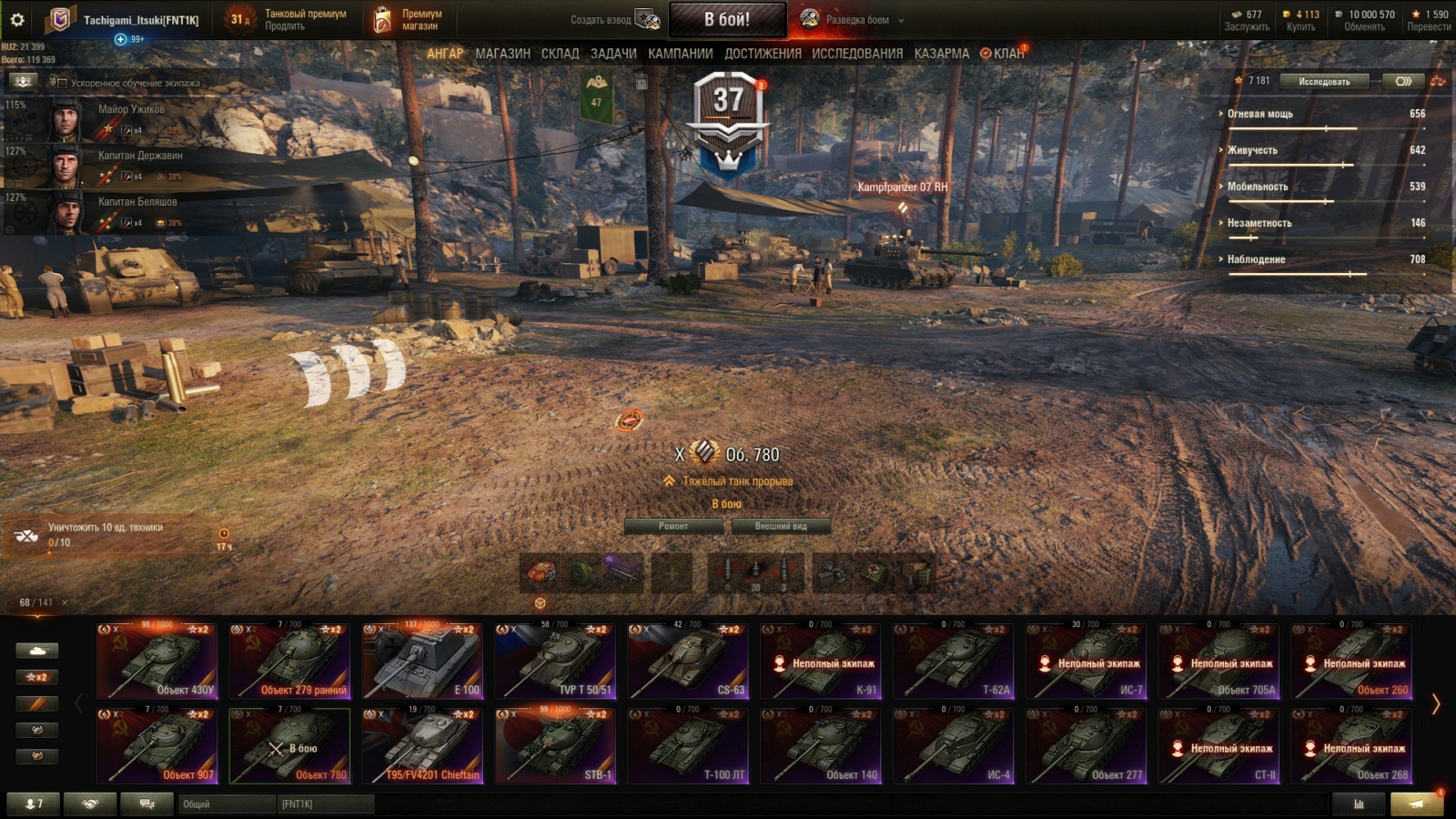Viewport: 1456px width, 819px height.
Task: Choose the E 100 tank card
Action: [422, 662]
